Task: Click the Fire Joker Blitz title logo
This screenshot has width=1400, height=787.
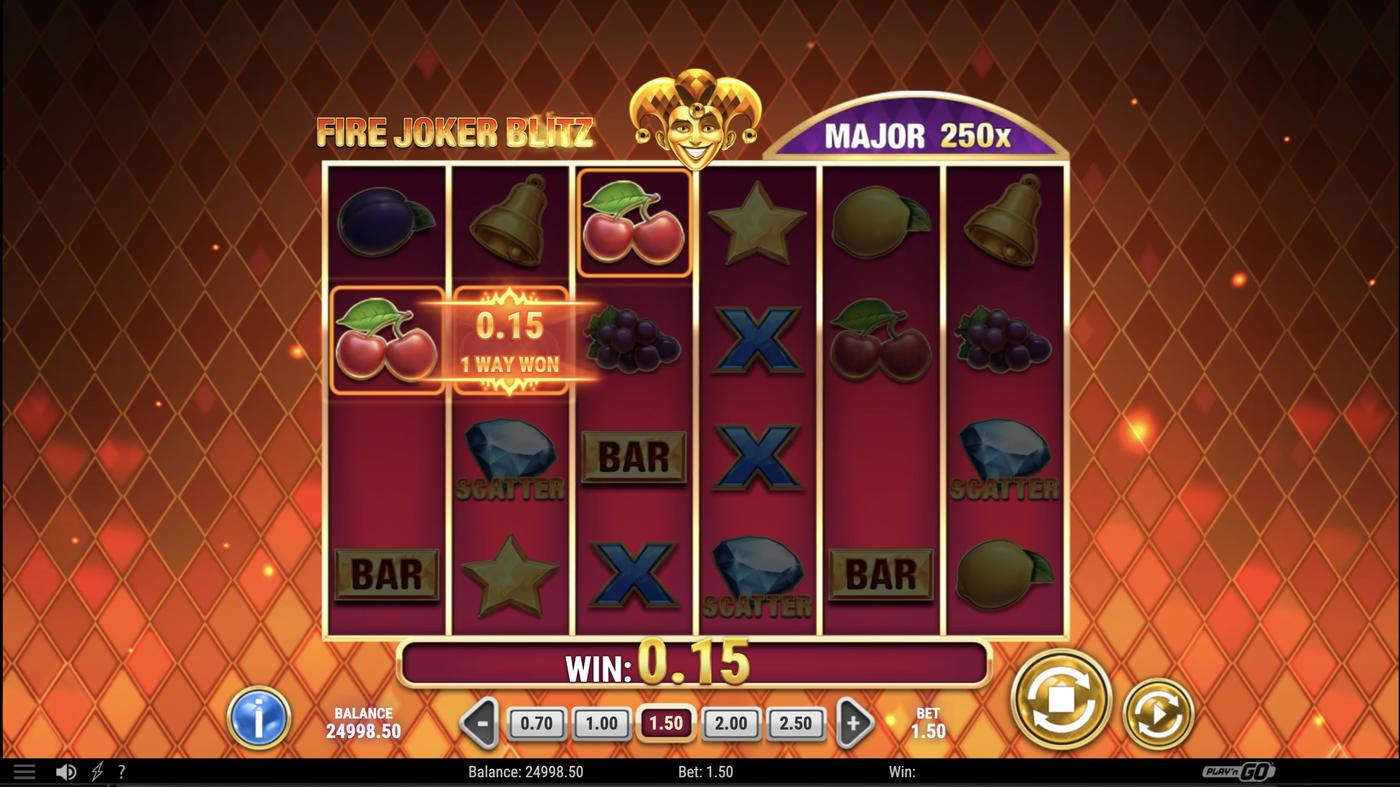Action: click(x=453, y=131)
